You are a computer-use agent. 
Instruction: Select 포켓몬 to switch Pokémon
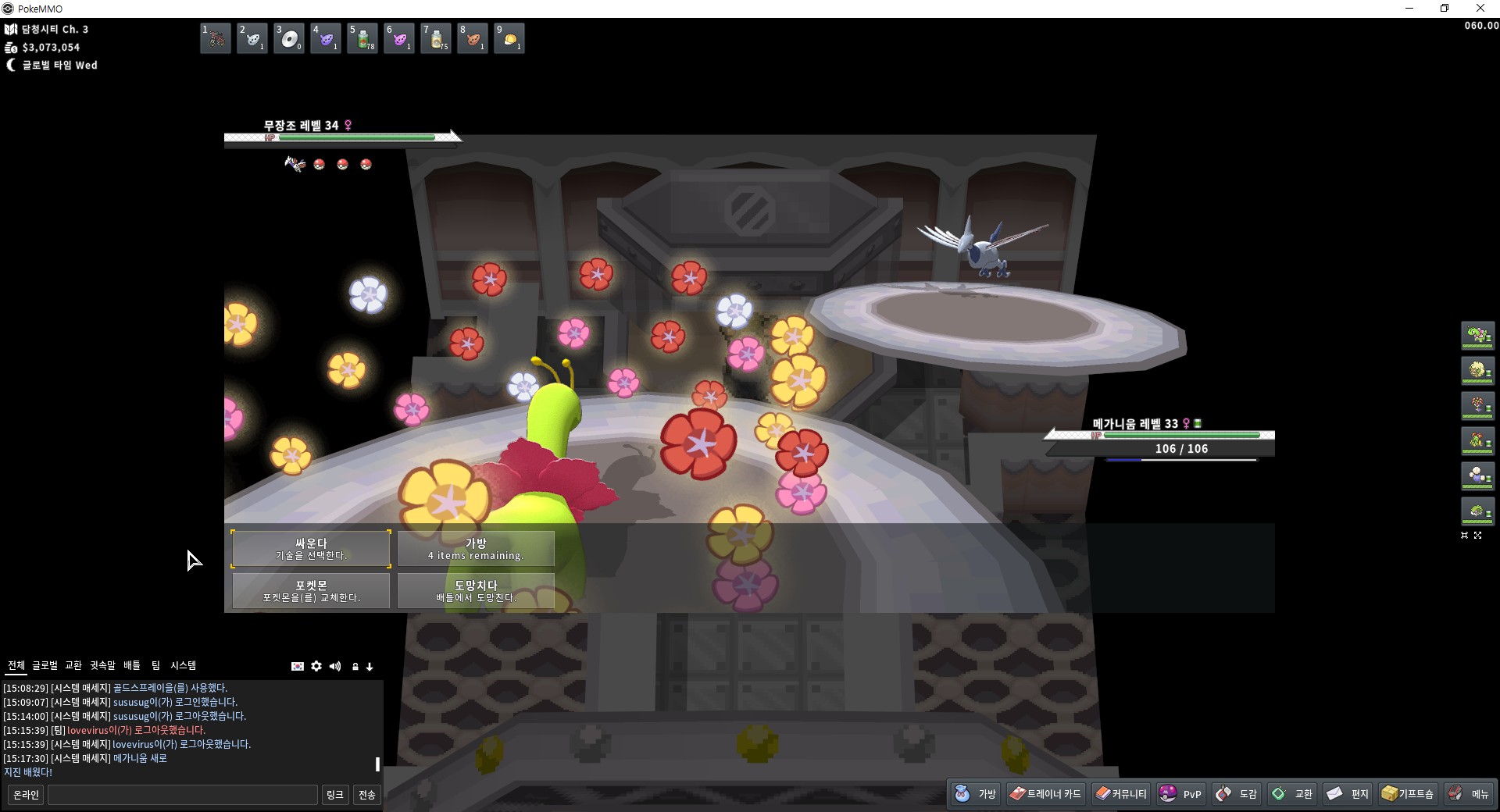tap(311, 590)
